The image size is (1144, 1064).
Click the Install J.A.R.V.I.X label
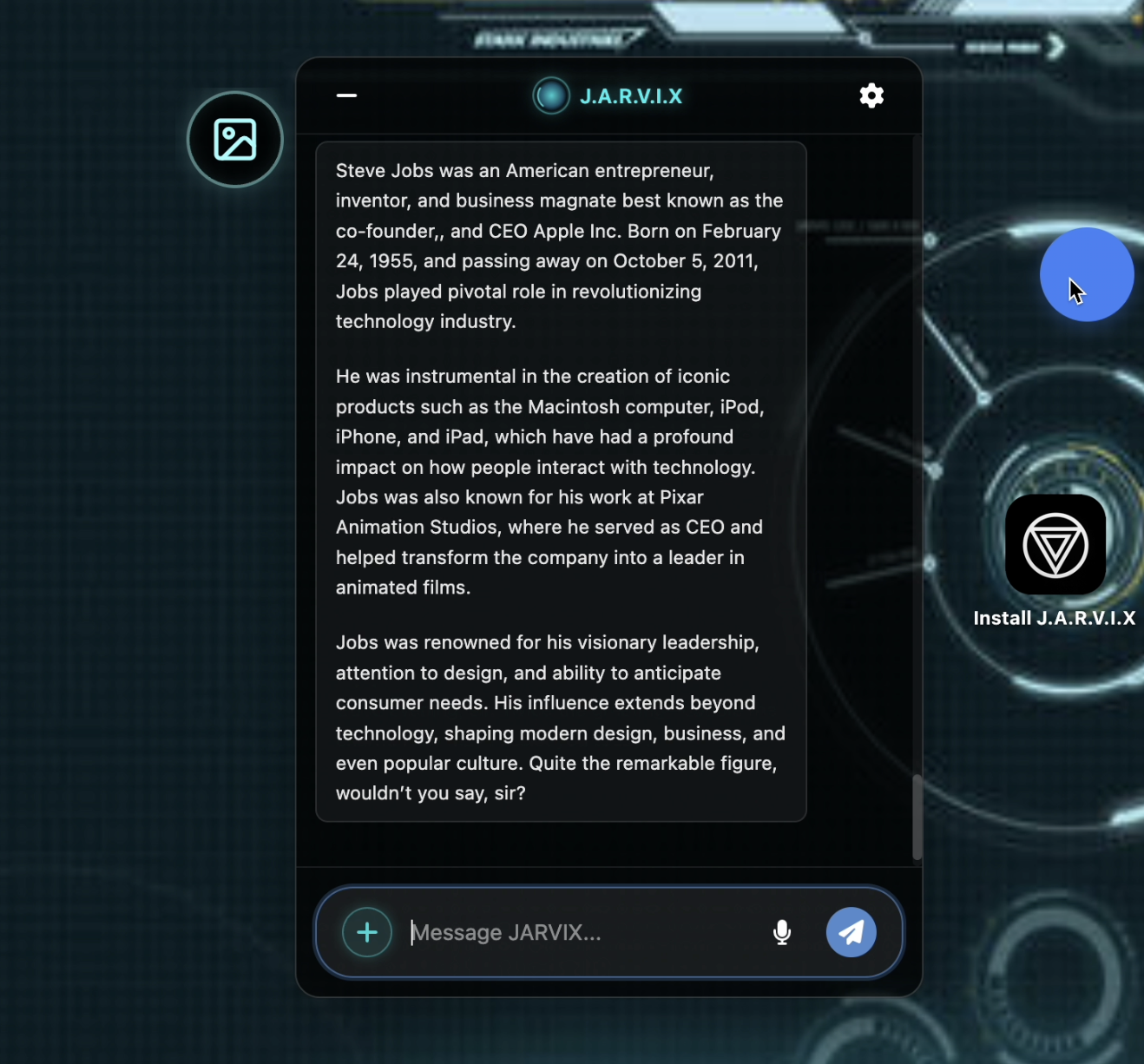point(1055,618)
